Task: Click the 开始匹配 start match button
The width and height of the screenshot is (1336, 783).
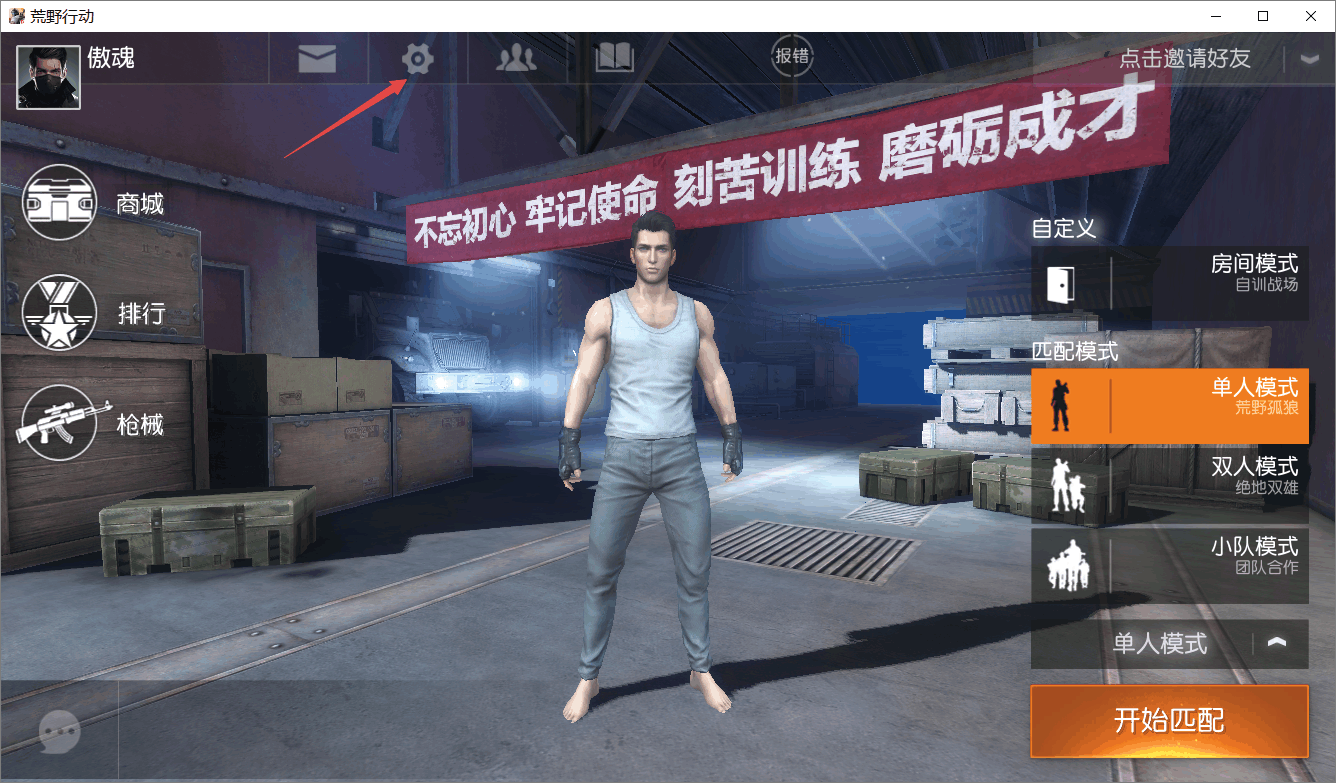Action: coord(1169,721)
